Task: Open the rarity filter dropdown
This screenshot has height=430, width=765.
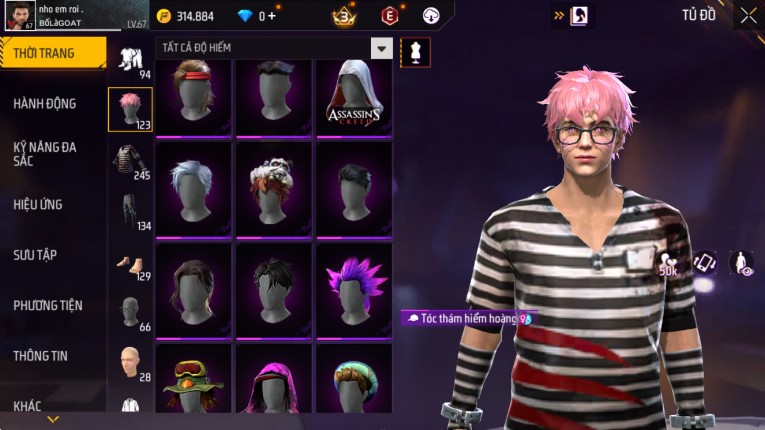Action: pos(381,48)
